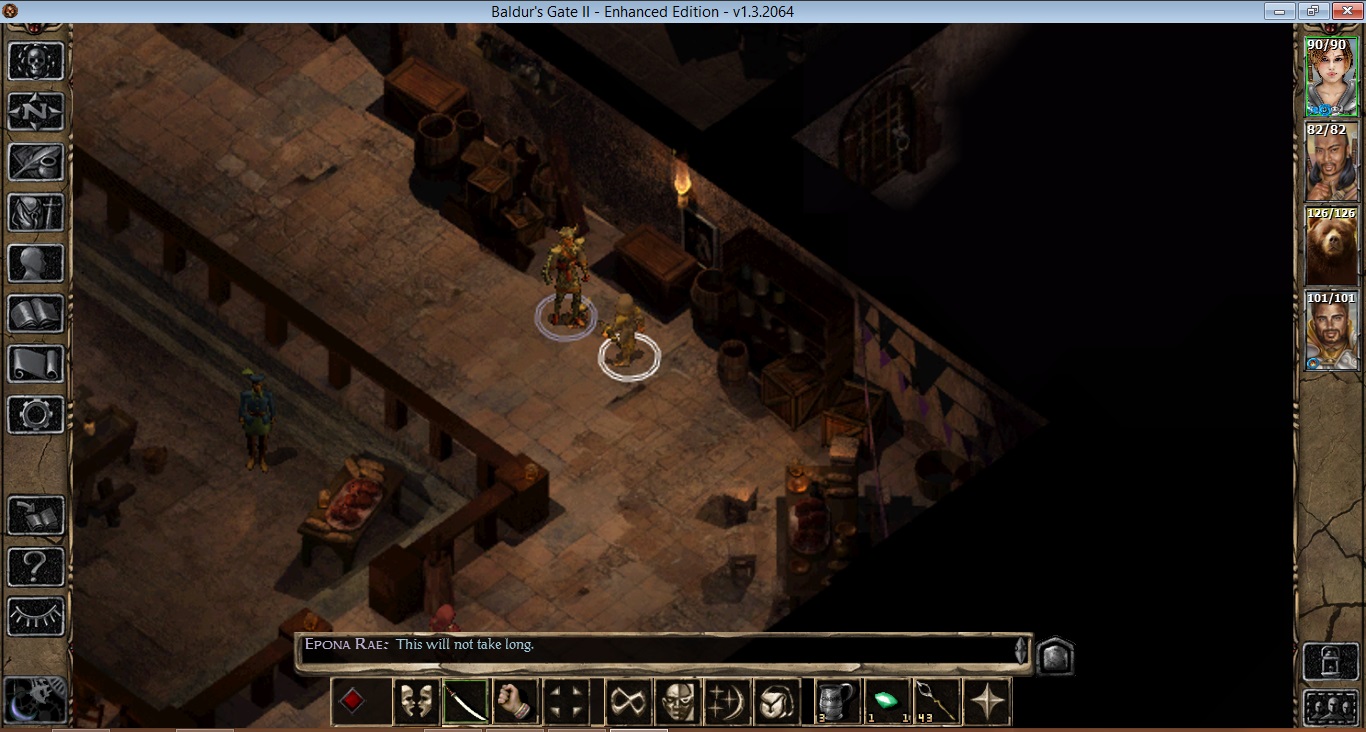The image size is (1366, 732).
Task: Open the mage spellbook
Action: (36, 314)
